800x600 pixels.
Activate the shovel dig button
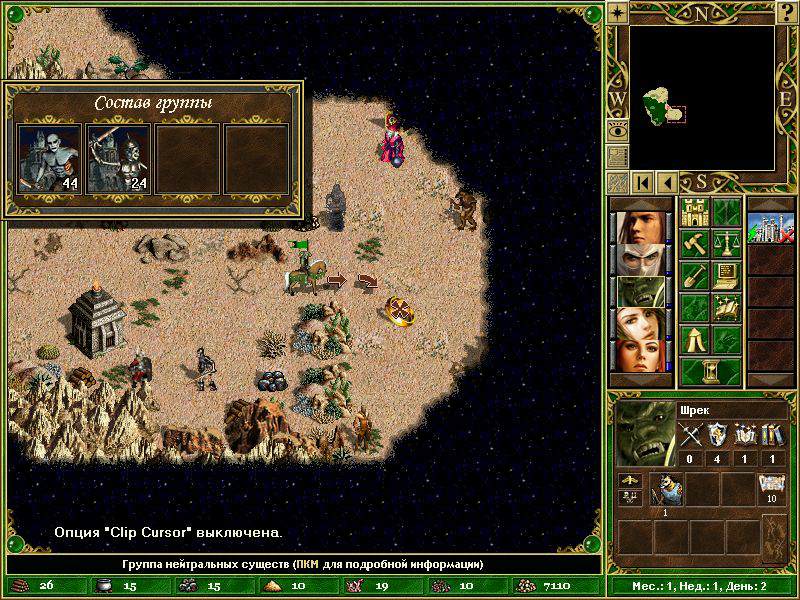tap(694, 275)
